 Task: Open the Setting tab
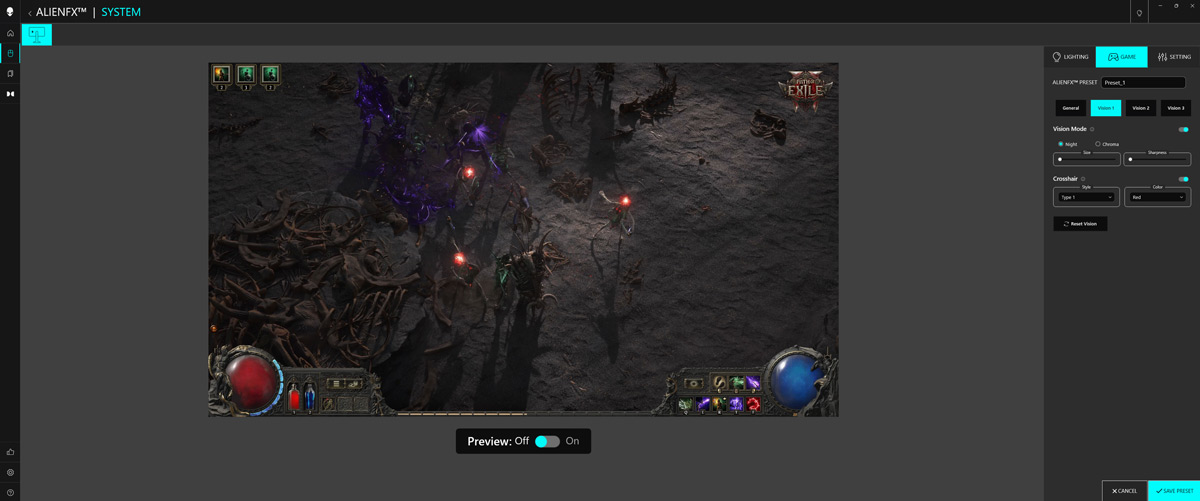tap(1174, 57)
